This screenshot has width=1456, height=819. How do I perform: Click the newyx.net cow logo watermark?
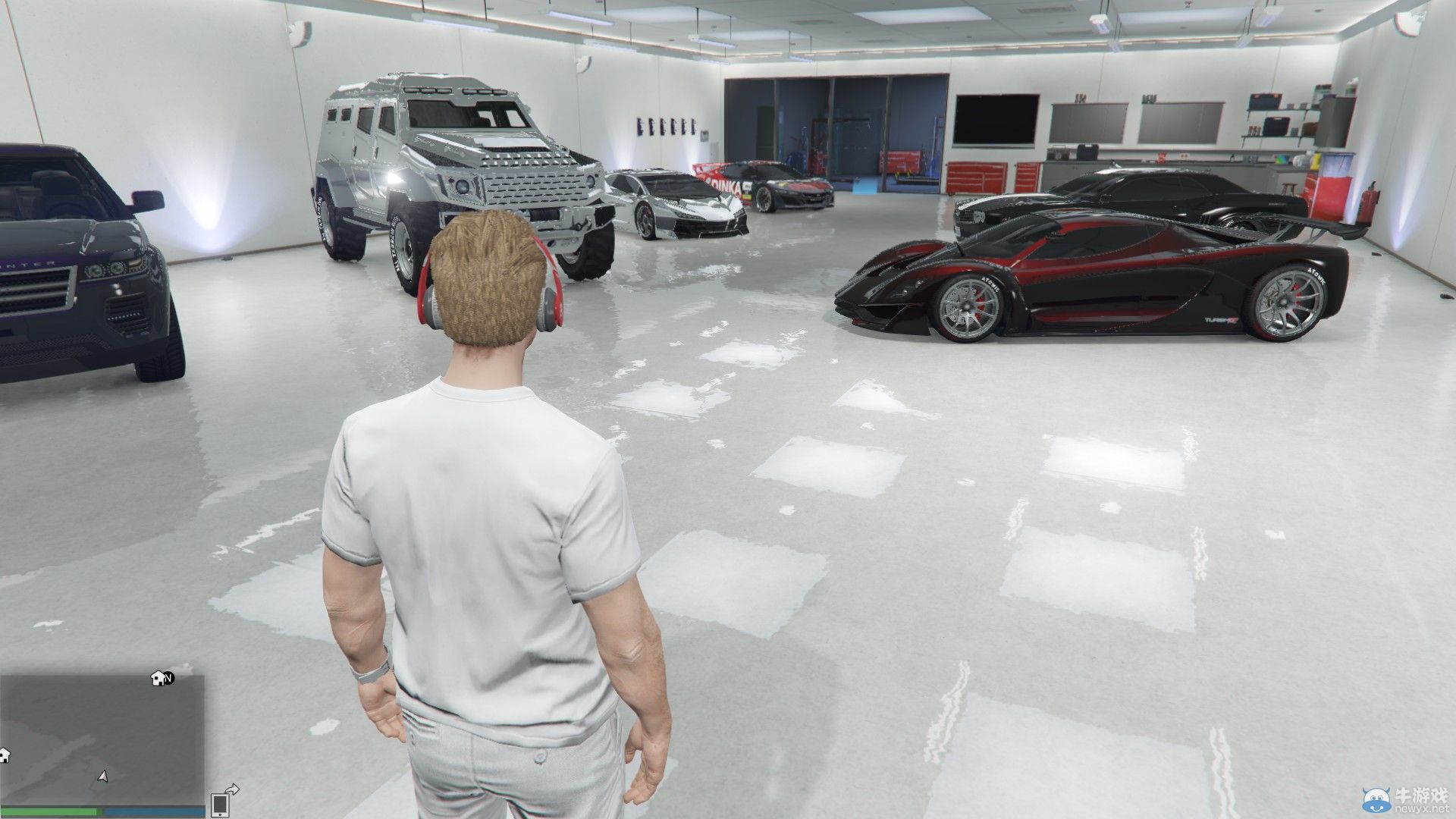coord(1377,799)
